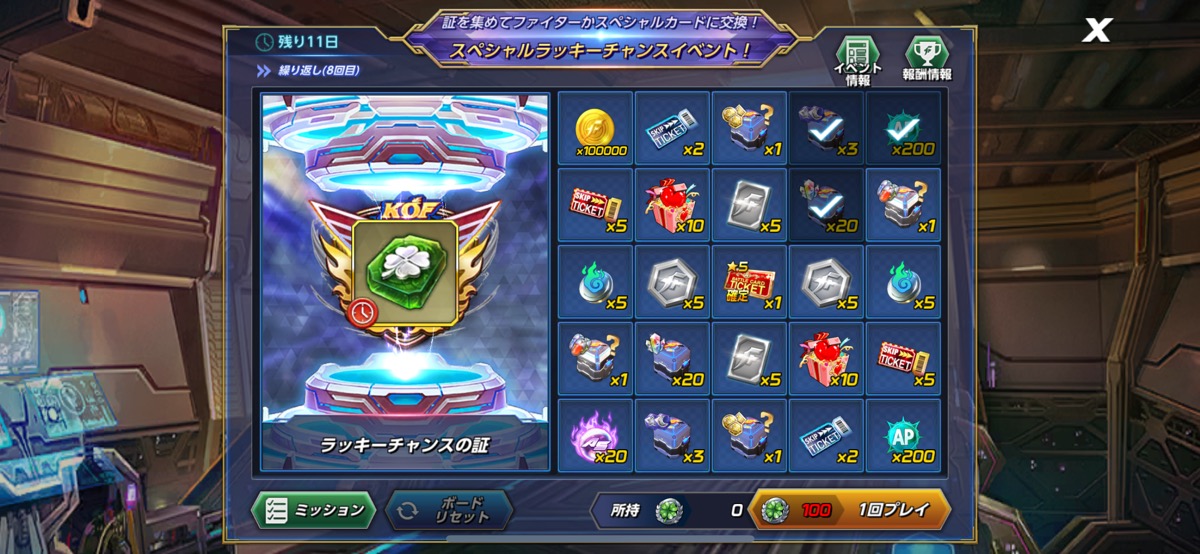Choose the purple flame x20 reward tile
The height and width of the screenshot is (554, 1200).
[x=595, y=437]
